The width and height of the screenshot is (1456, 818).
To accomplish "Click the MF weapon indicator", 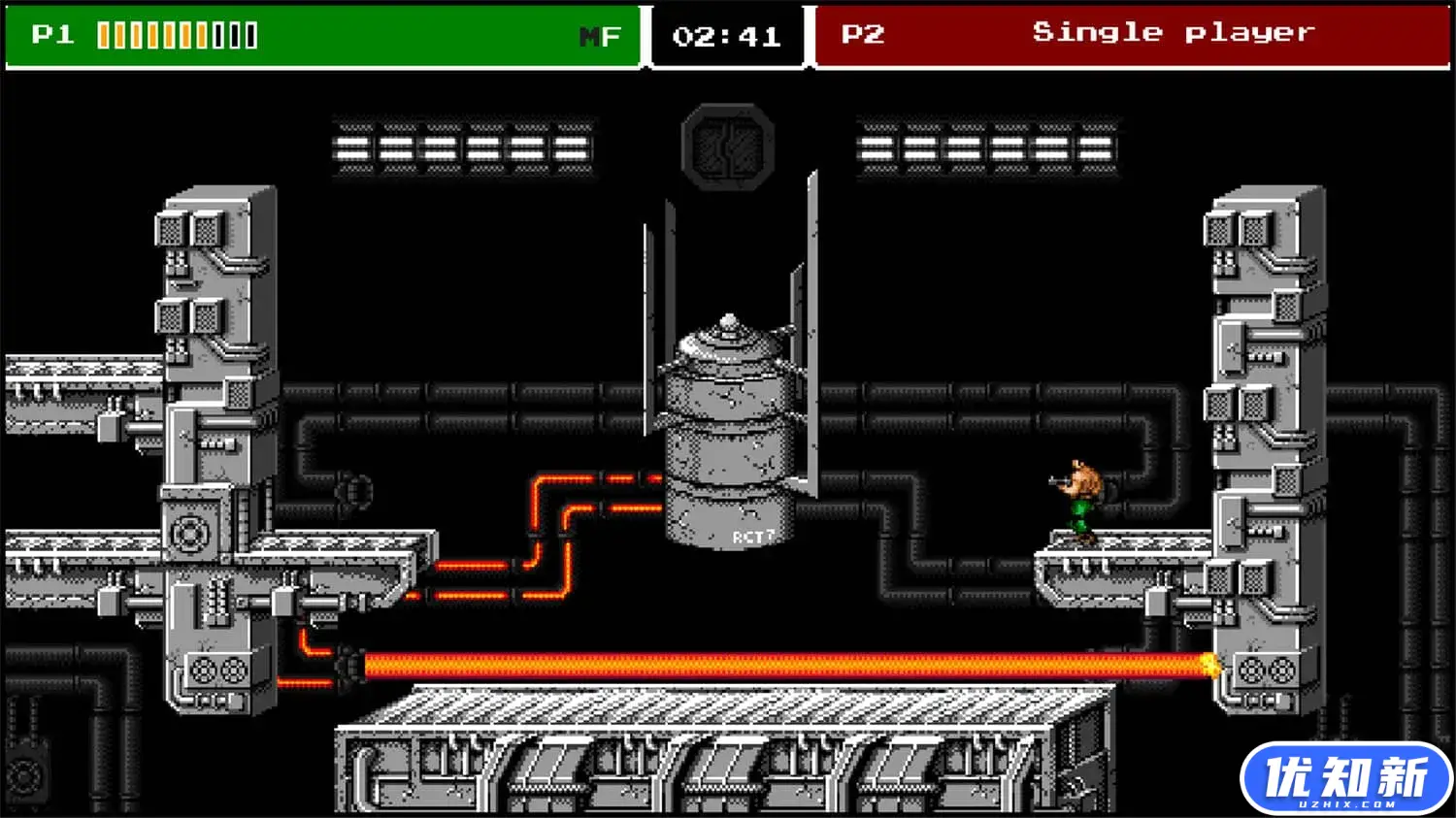I will 600,37.
